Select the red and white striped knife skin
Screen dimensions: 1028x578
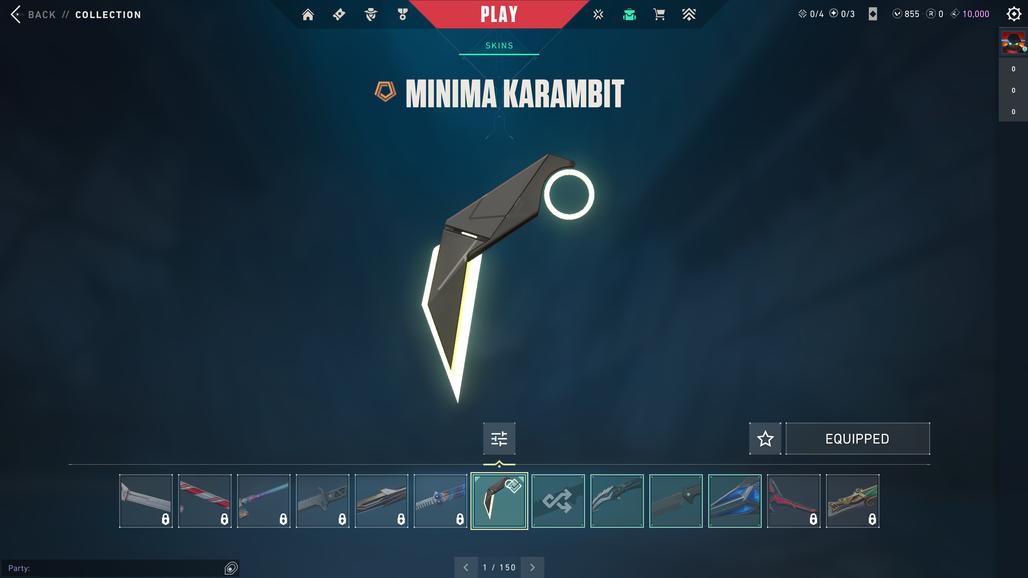[205, 501]
